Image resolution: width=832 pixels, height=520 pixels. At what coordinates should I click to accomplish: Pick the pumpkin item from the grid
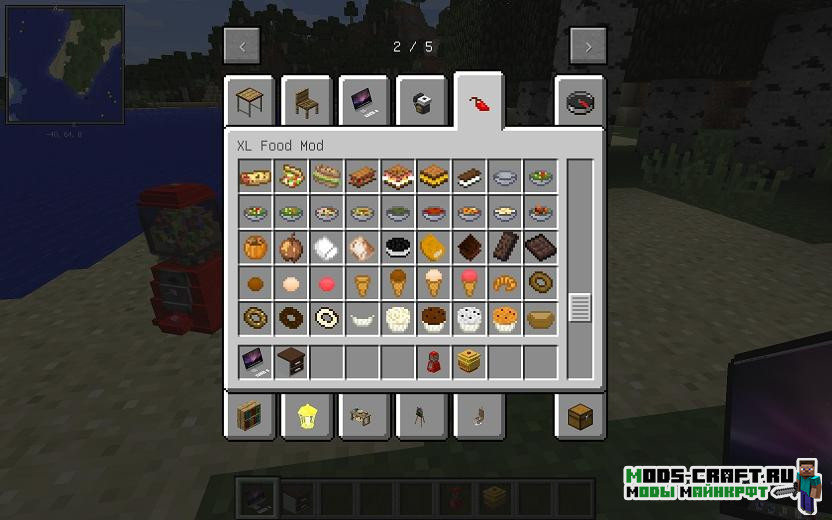(x=254, y=247)
